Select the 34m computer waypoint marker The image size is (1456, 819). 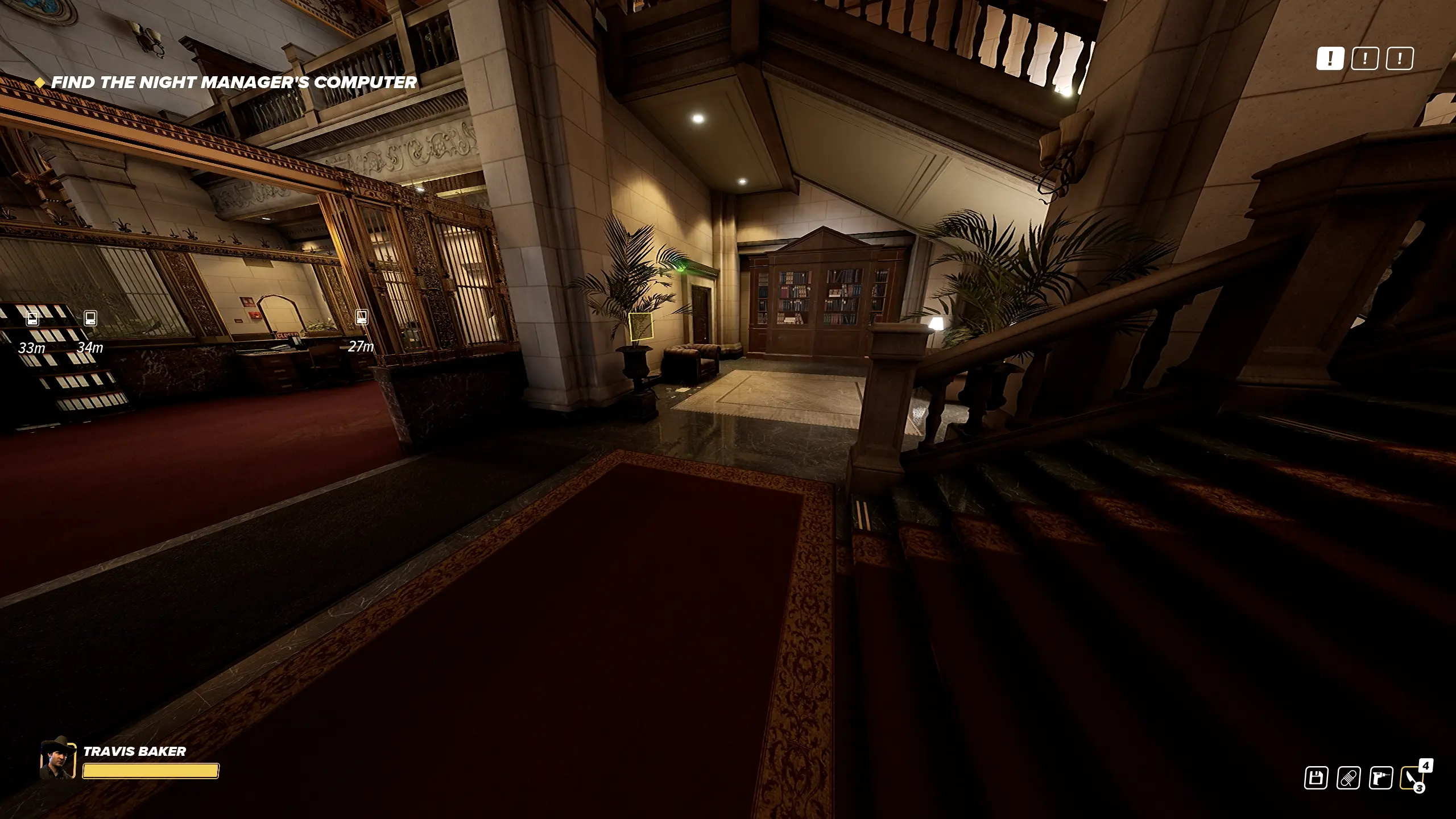90,318
